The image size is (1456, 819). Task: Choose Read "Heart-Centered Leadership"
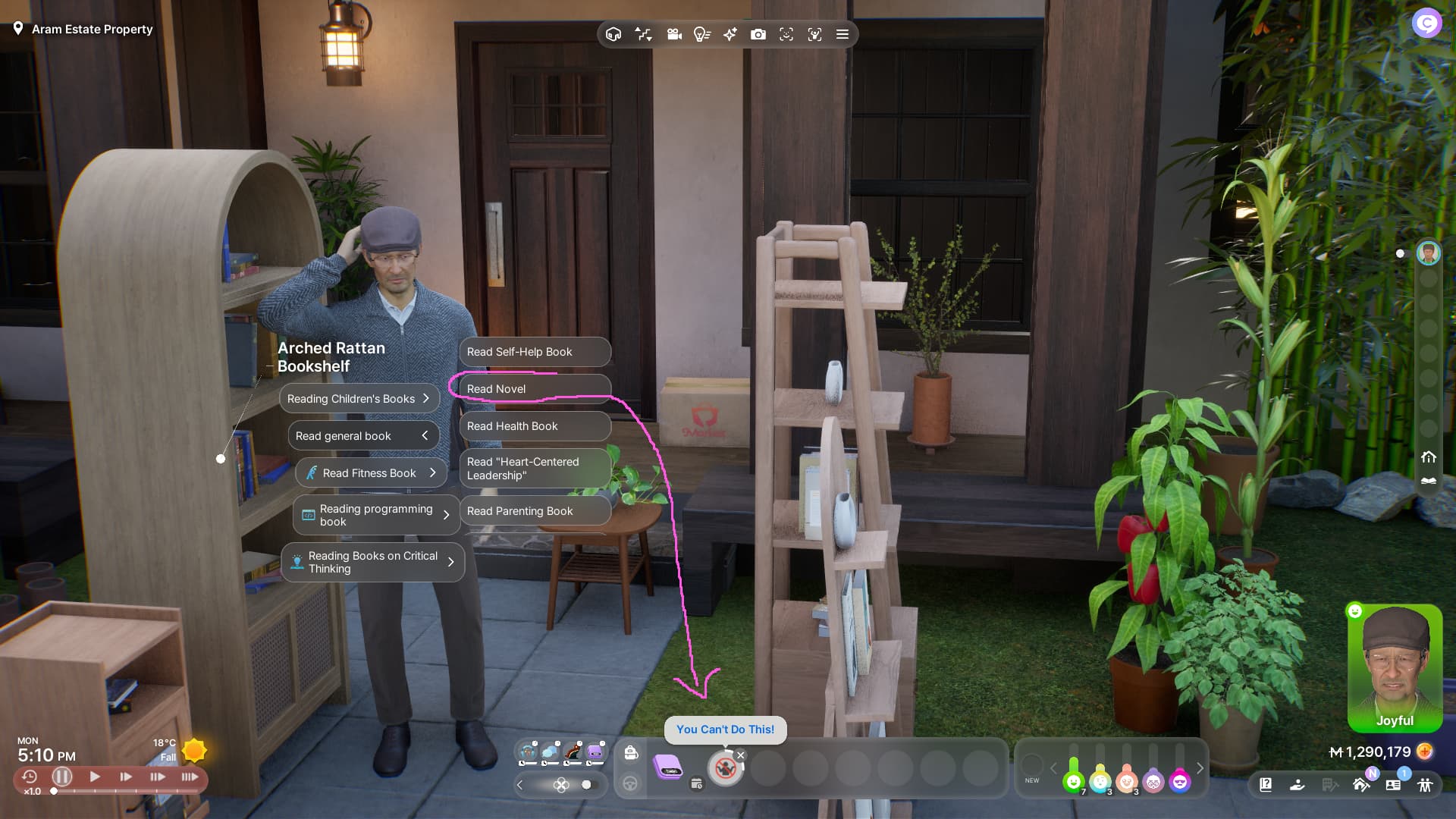pos(534,469)
